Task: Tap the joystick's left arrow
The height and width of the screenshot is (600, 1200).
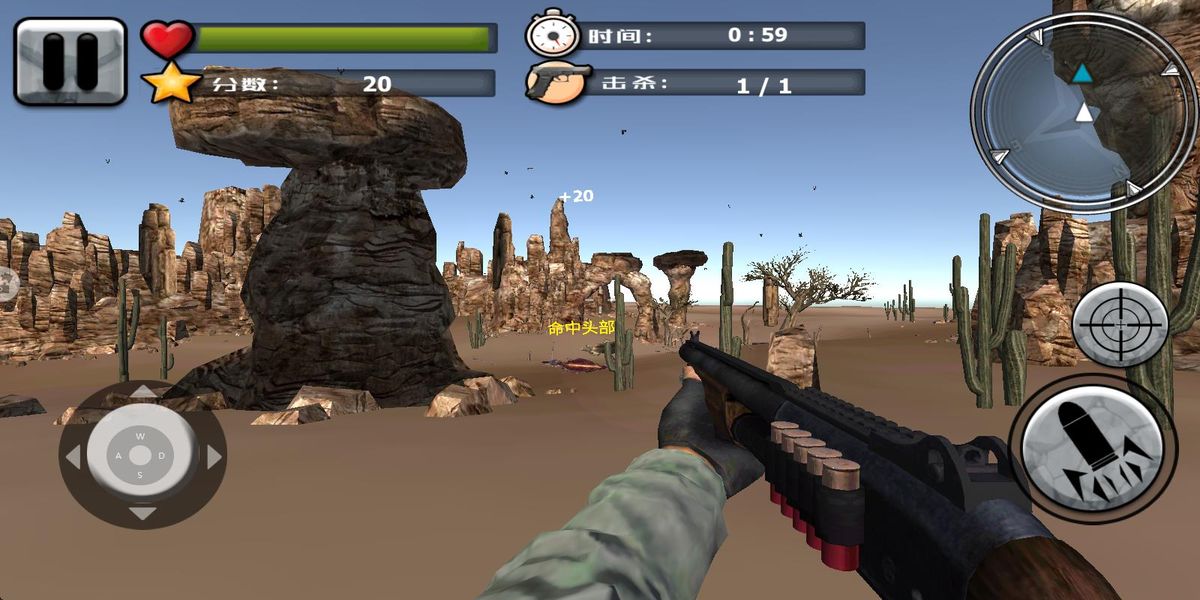Action: (73, 457)
